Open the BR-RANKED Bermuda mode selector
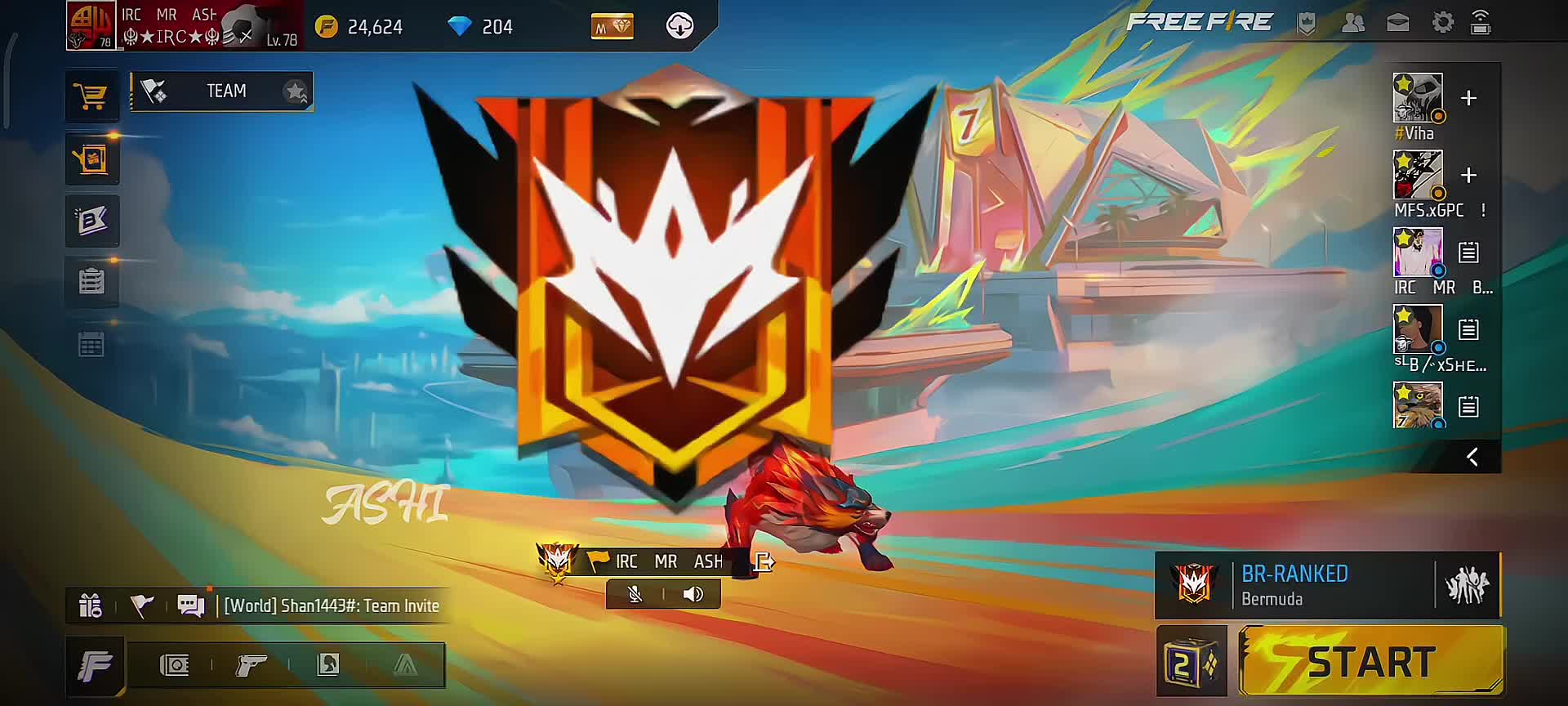Viewport: 1568px width, 706px height. (1294, 585)
